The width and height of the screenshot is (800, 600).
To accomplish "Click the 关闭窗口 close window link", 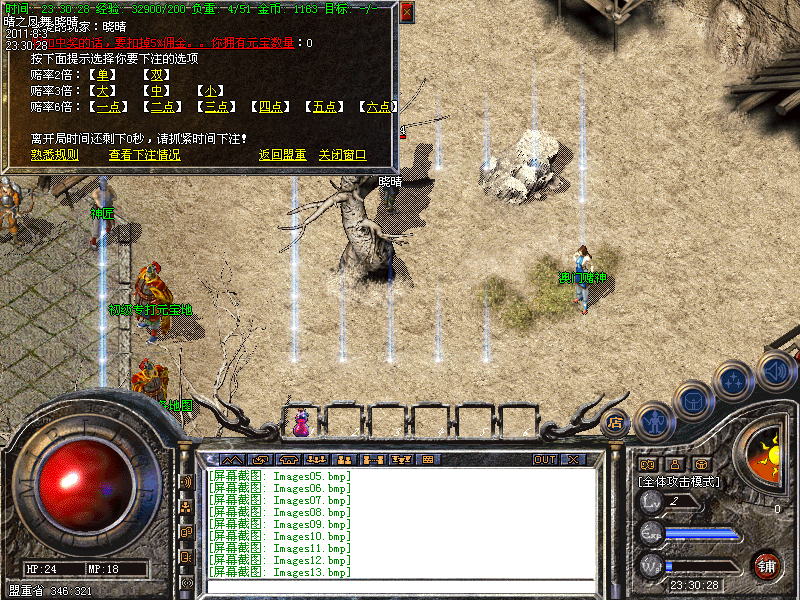I will click(x=343, y=155).
